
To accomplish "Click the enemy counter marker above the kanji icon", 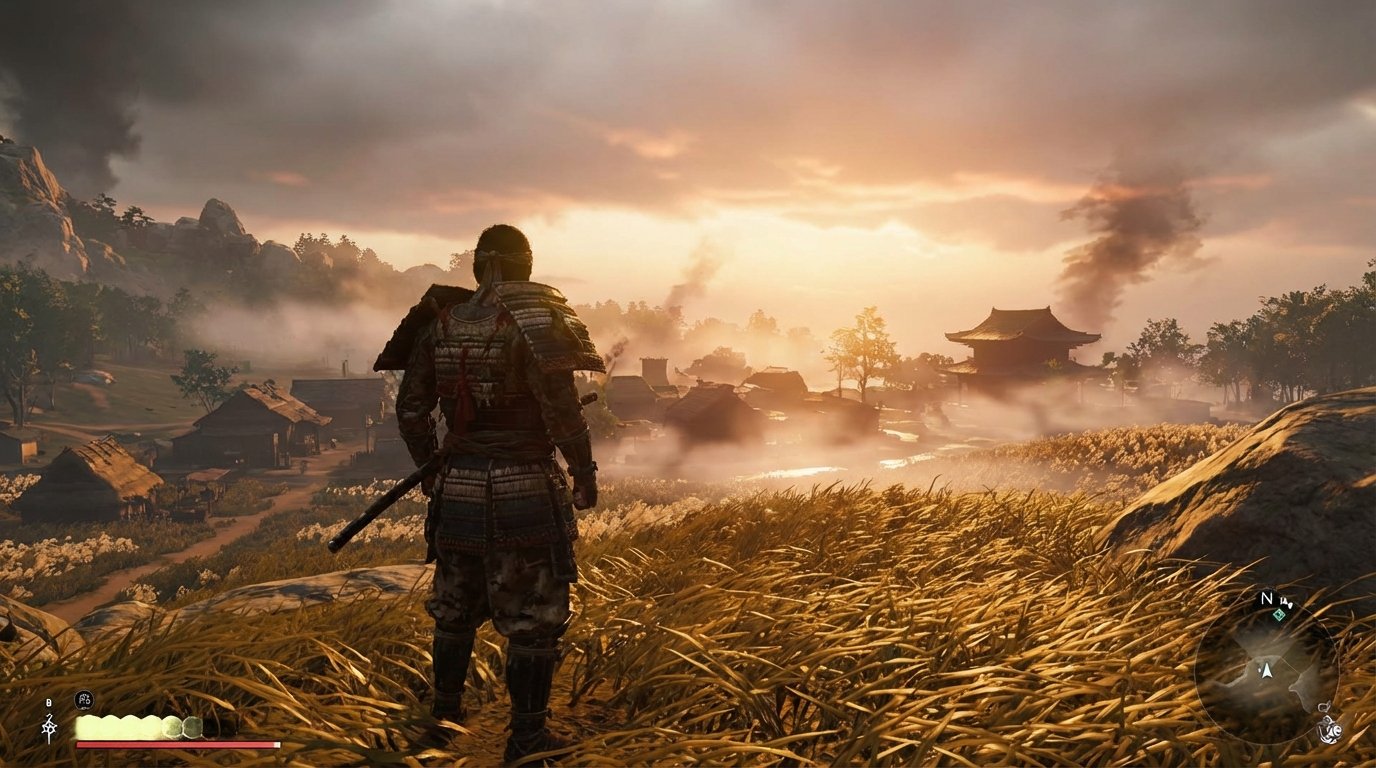I will point(48,701).
